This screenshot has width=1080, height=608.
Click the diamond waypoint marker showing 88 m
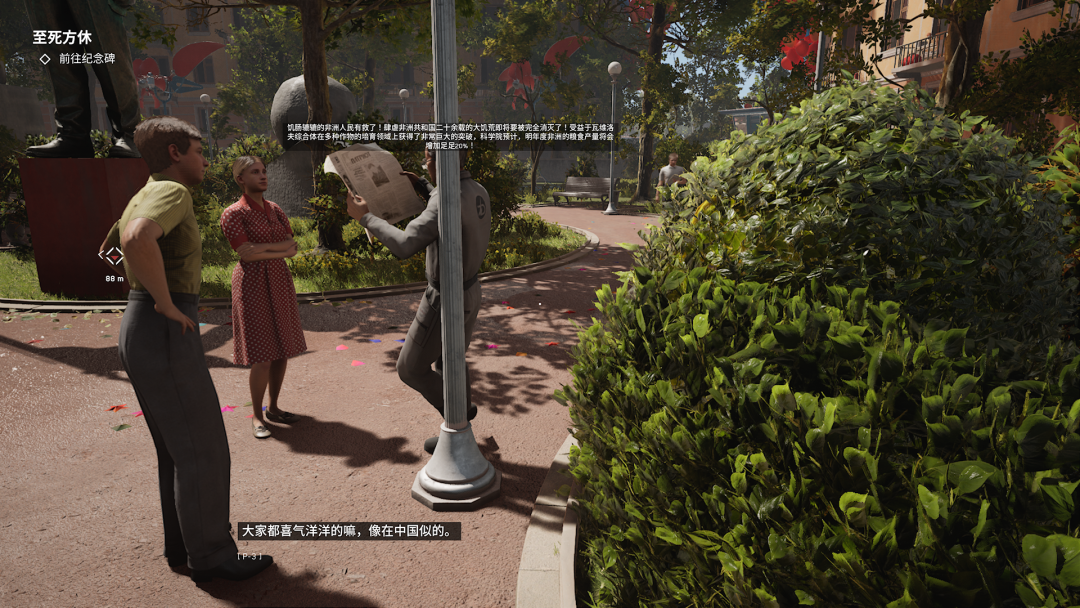(114, 256)
